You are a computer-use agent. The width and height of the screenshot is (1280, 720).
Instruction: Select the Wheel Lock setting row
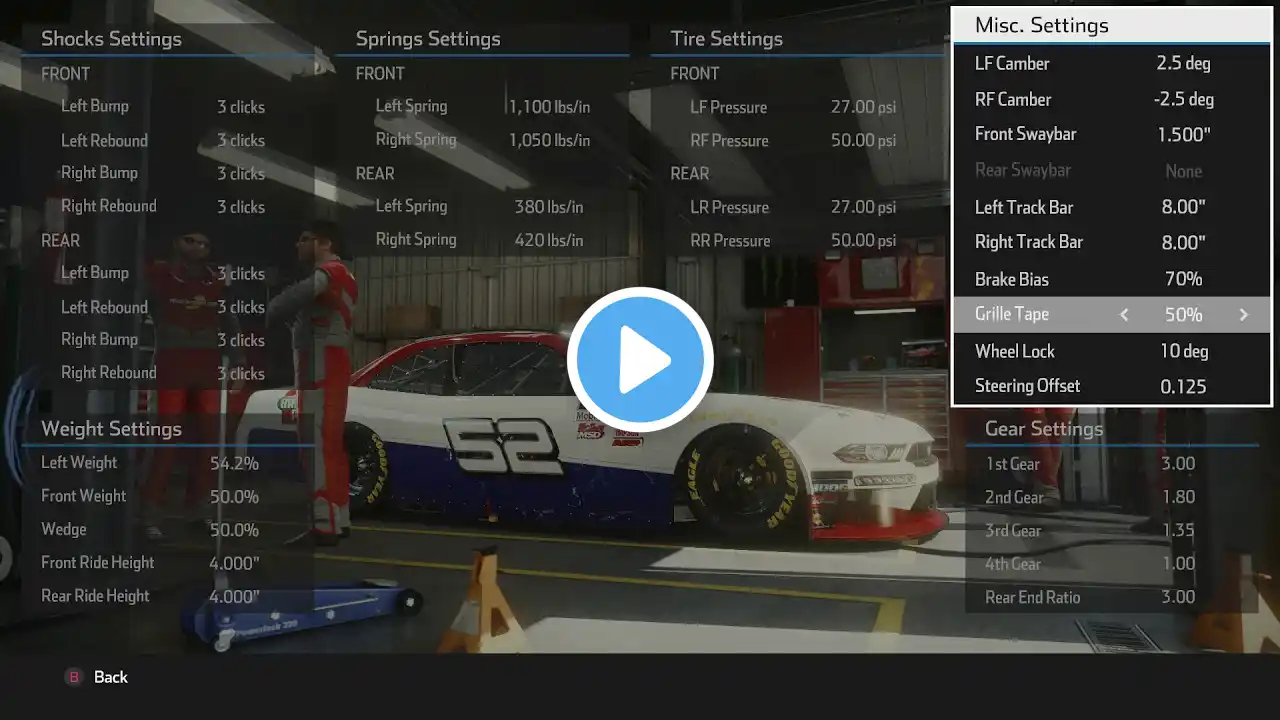[x=1110, y=351]
